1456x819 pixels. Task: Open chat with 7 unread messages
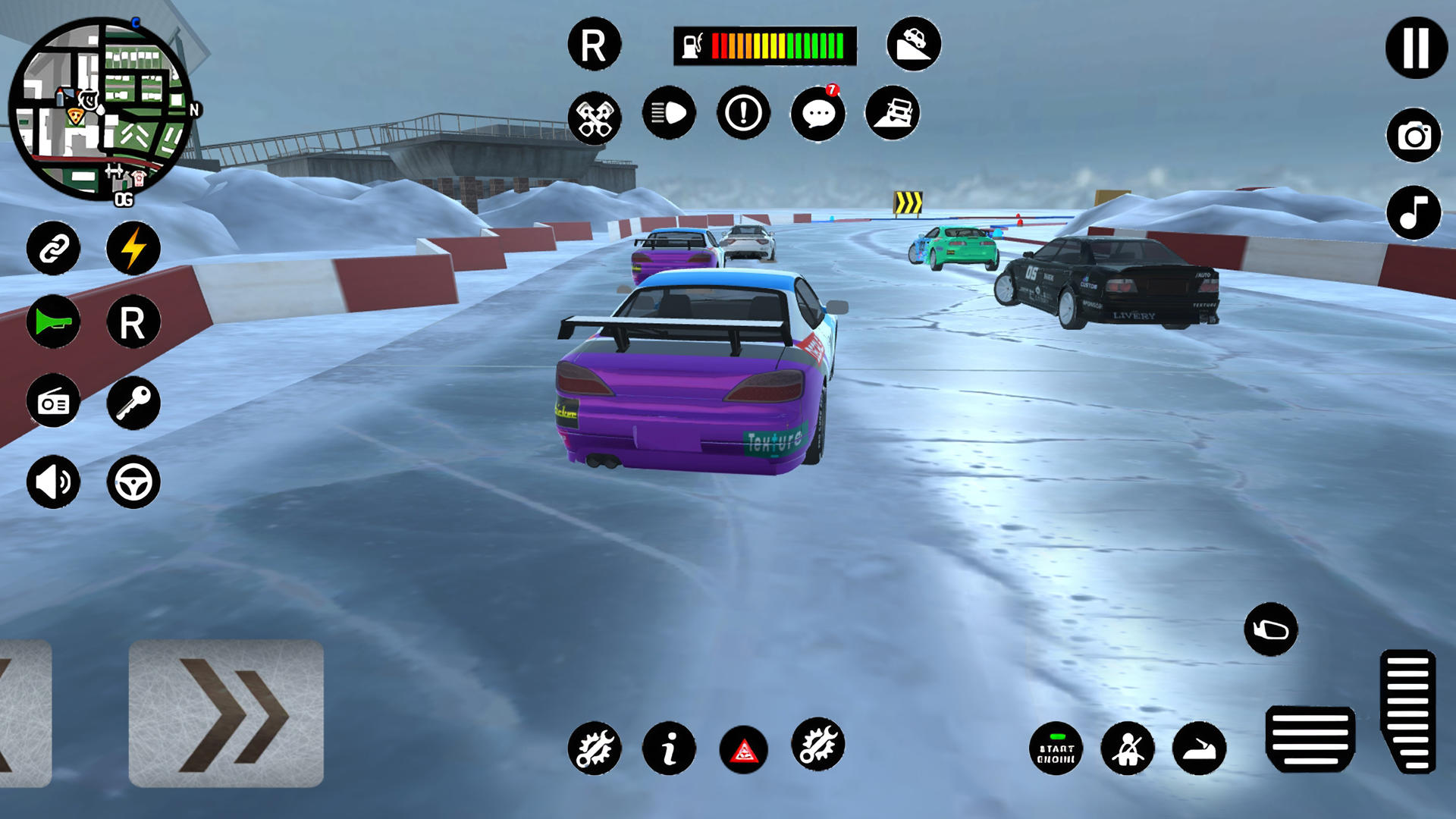818,115
